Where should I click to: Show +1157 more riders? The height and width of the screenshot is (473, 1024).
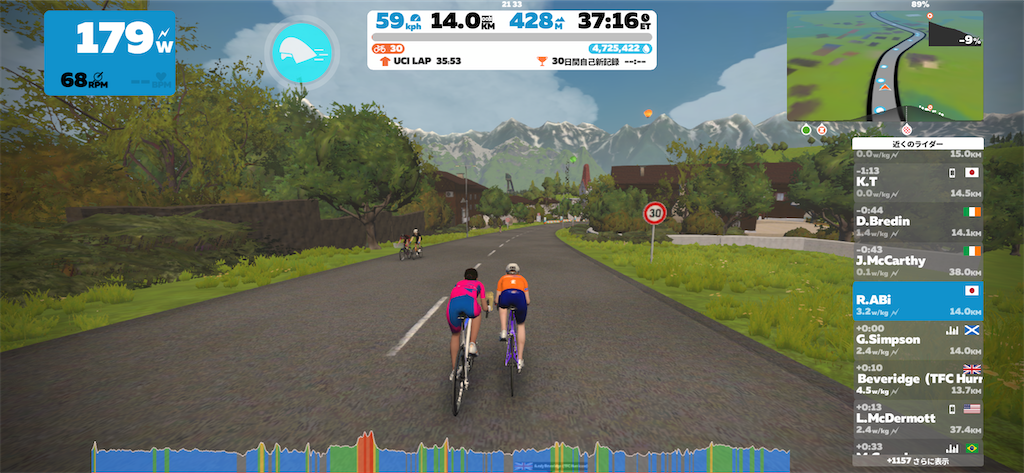(x=917, y=461)
